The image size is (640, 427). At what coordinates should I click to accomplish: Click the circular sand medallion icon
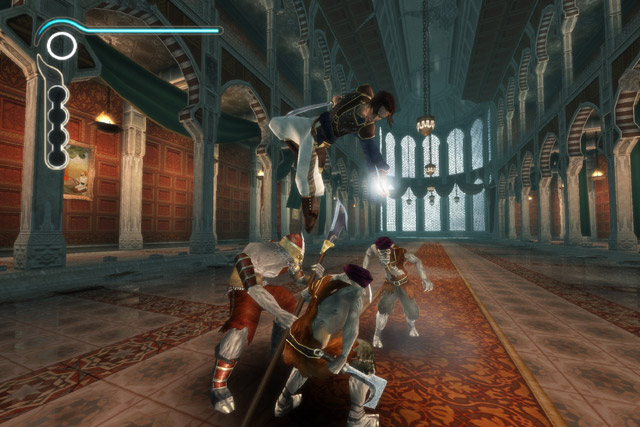pyautogui.click(x=61, y=45)
